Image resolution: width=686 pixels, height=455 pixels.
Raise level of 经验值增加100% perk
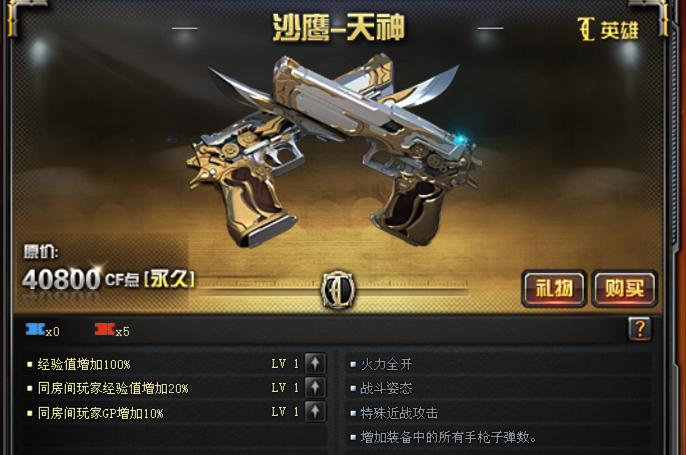315,363
